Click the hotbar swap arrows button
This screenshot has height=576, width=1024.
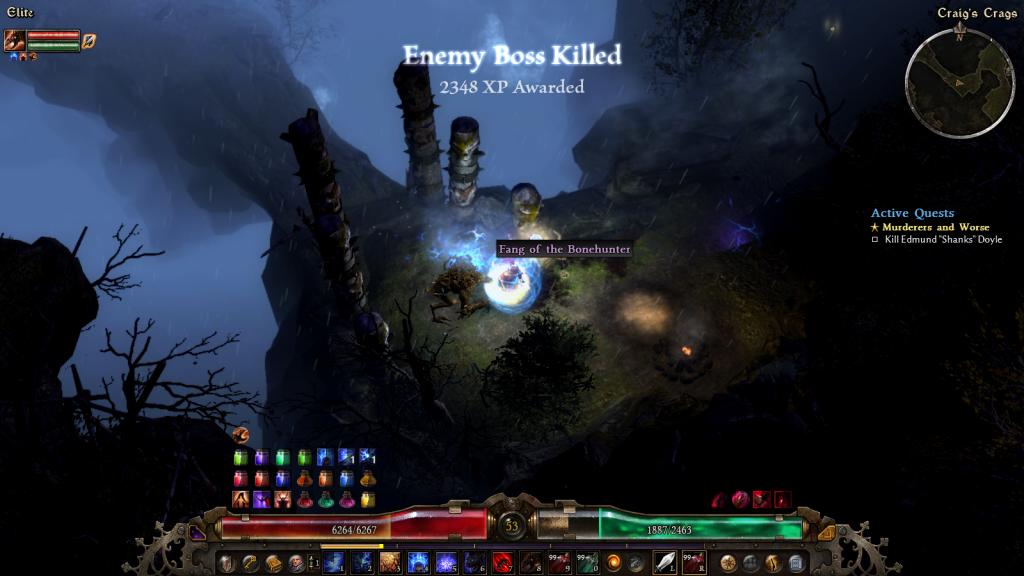(312, 563)
